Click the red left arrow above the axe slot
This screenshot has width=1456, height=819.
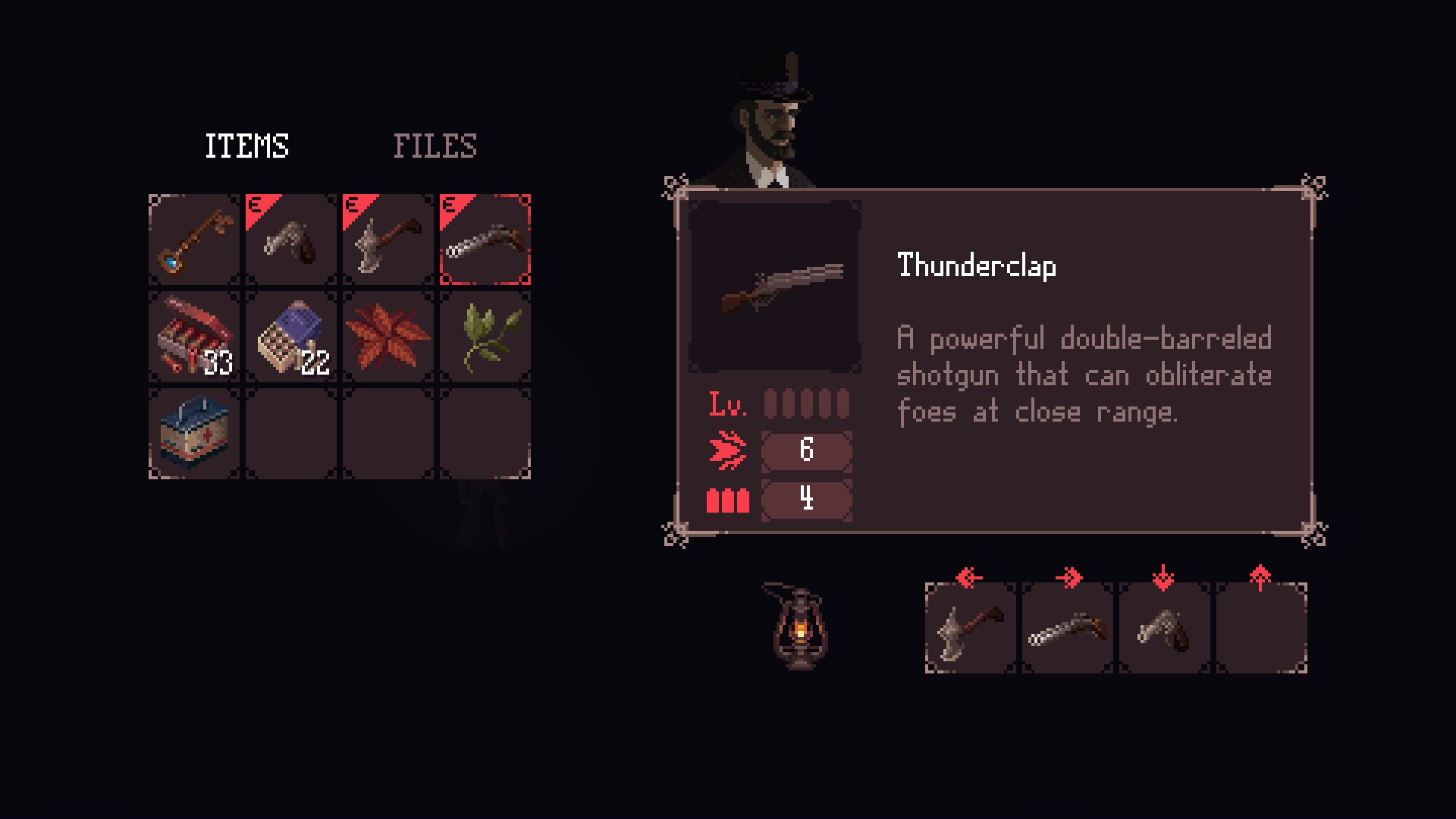[968, 577]
